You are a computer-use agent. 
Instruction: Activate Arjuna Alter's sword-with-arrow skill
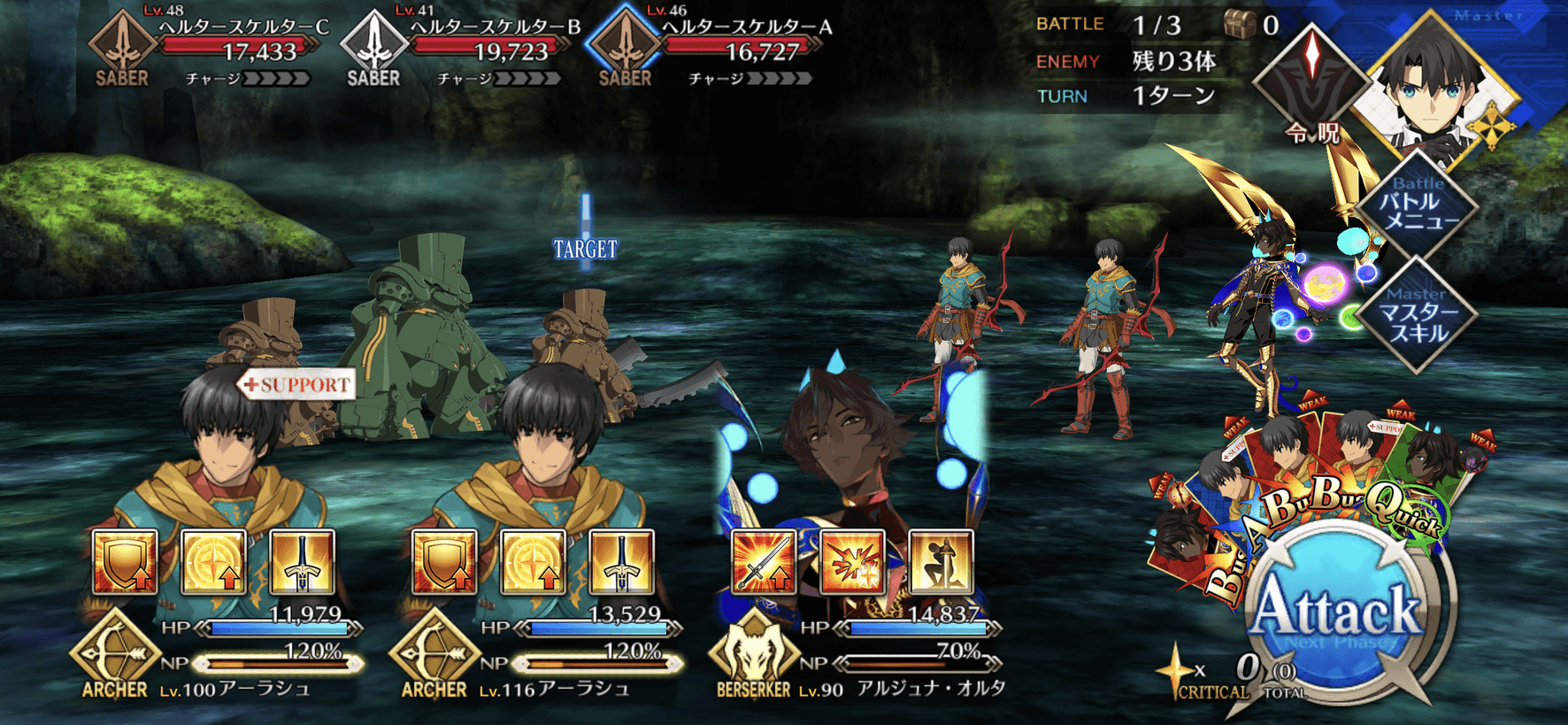pyautogui.click(x=764, y=561)
